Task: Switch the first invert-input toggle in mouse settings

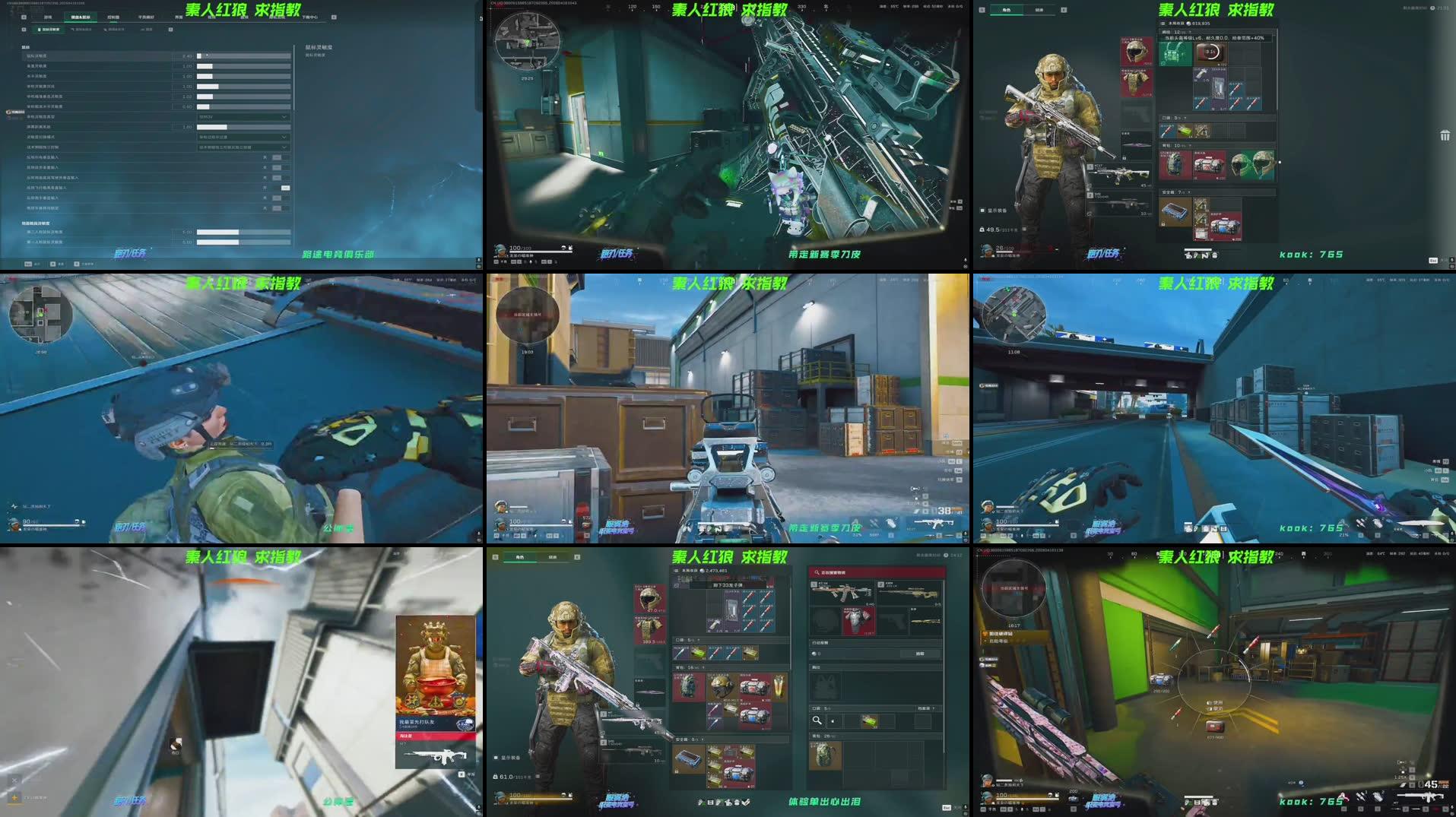Action: click(x=278, y=157)
